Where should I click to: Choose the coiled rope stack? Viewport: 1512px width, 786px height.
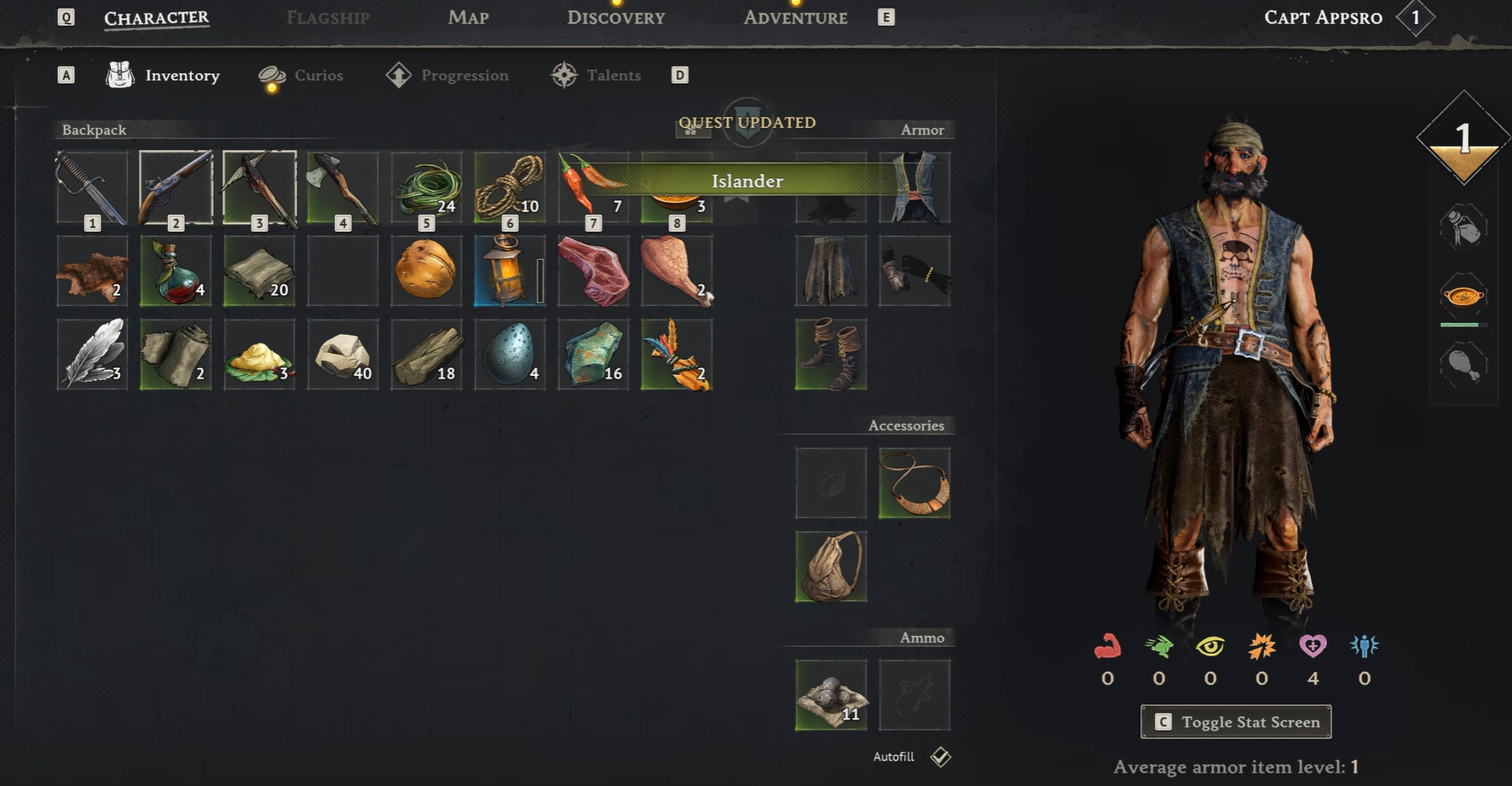510,188
